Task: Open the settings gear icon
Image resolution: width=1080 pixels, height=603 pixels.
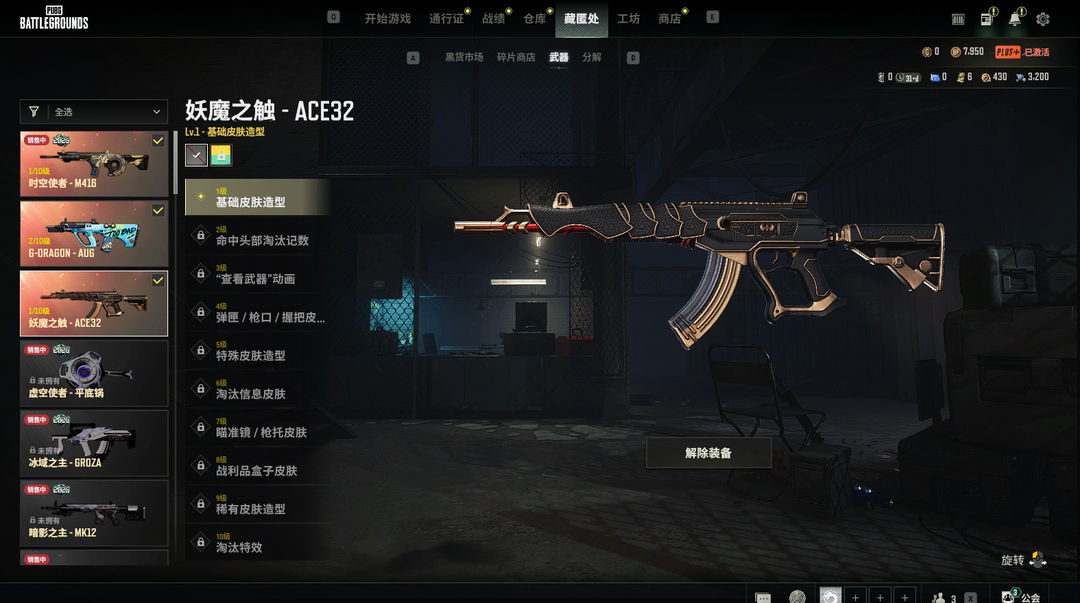Action: point(1043,19)
